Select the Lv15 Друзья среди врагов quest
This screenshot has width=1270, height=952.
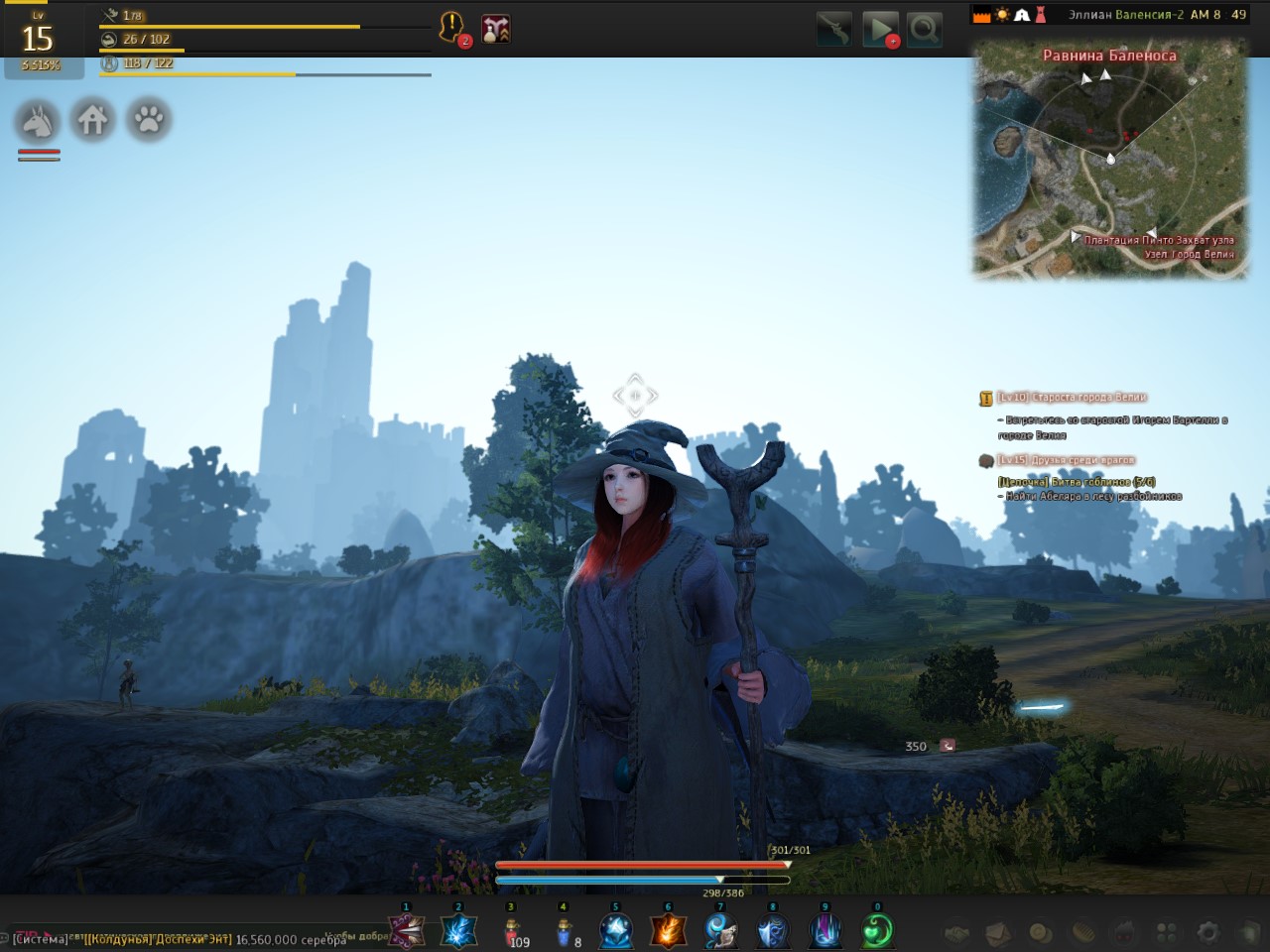pyautogui.click(x=1066, y=460)
